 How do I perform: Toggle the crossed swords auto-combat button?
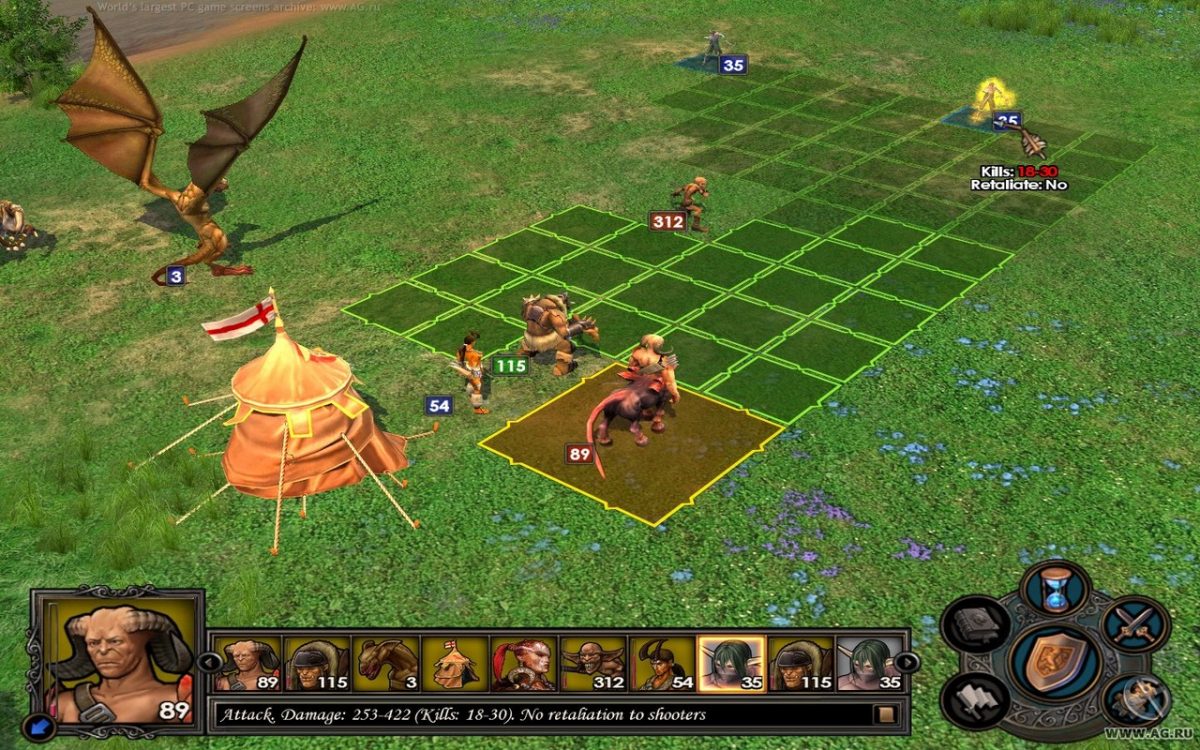tap(1135, 624)
